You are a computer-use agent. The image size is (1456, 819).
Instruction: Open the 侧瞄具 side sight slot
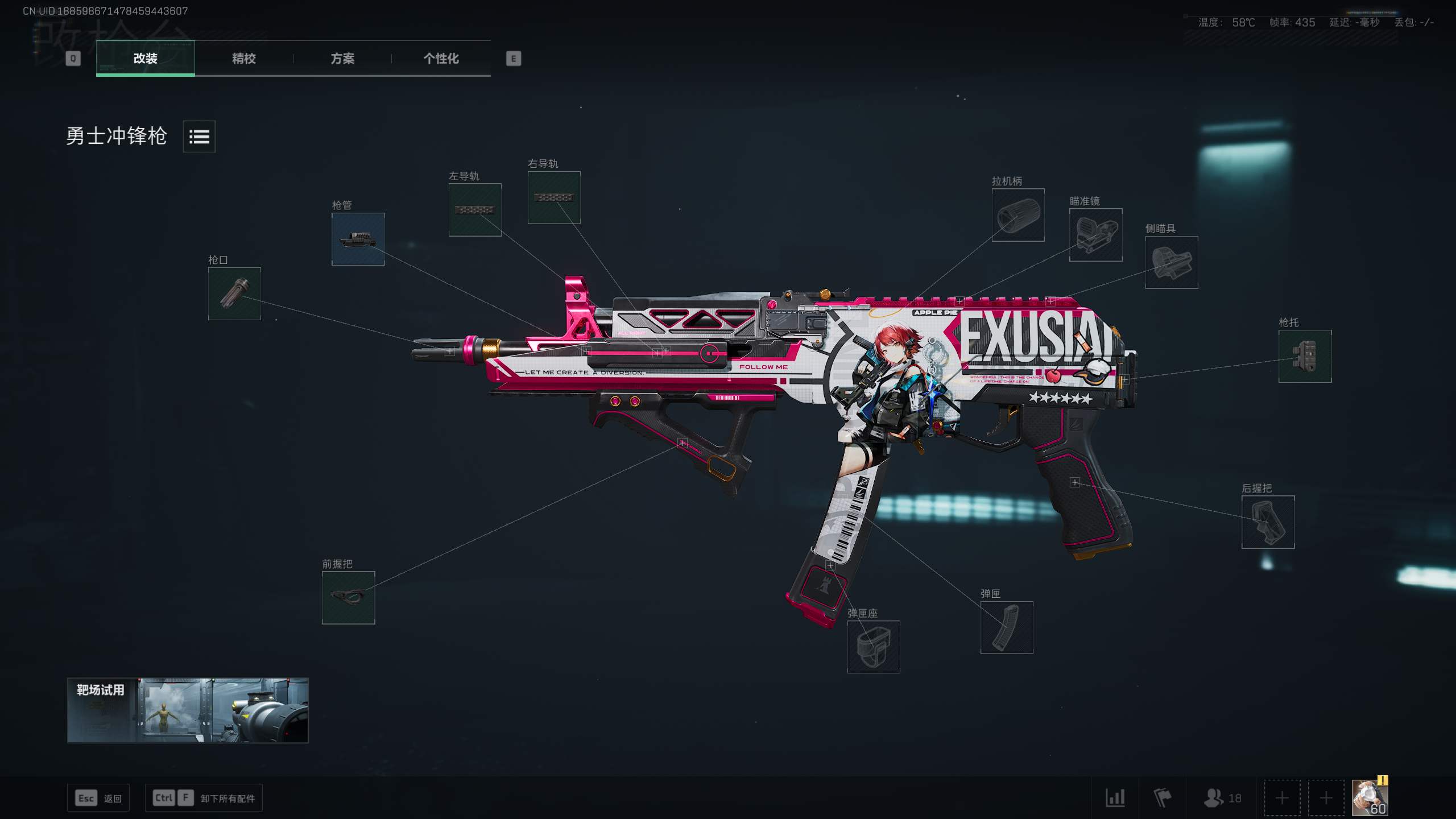coord(1171,262)
